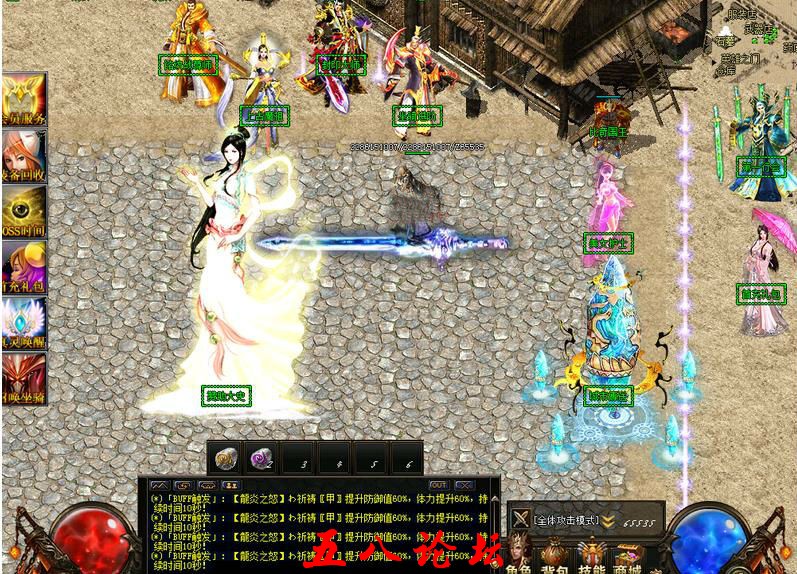
Task: Click the crossed swords icon beside OUT
Action: pos(464,485)
